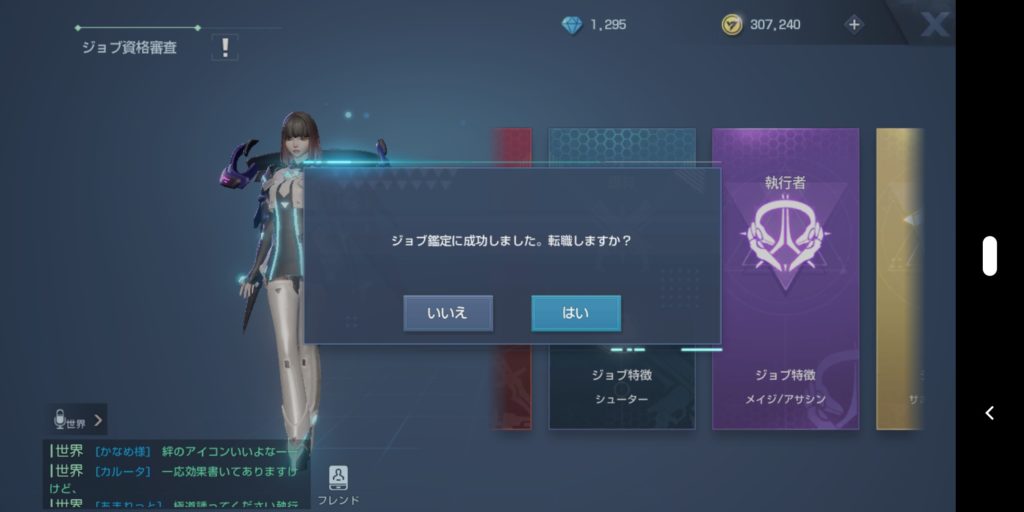Open the フレンド friends icon

[338, 483]
